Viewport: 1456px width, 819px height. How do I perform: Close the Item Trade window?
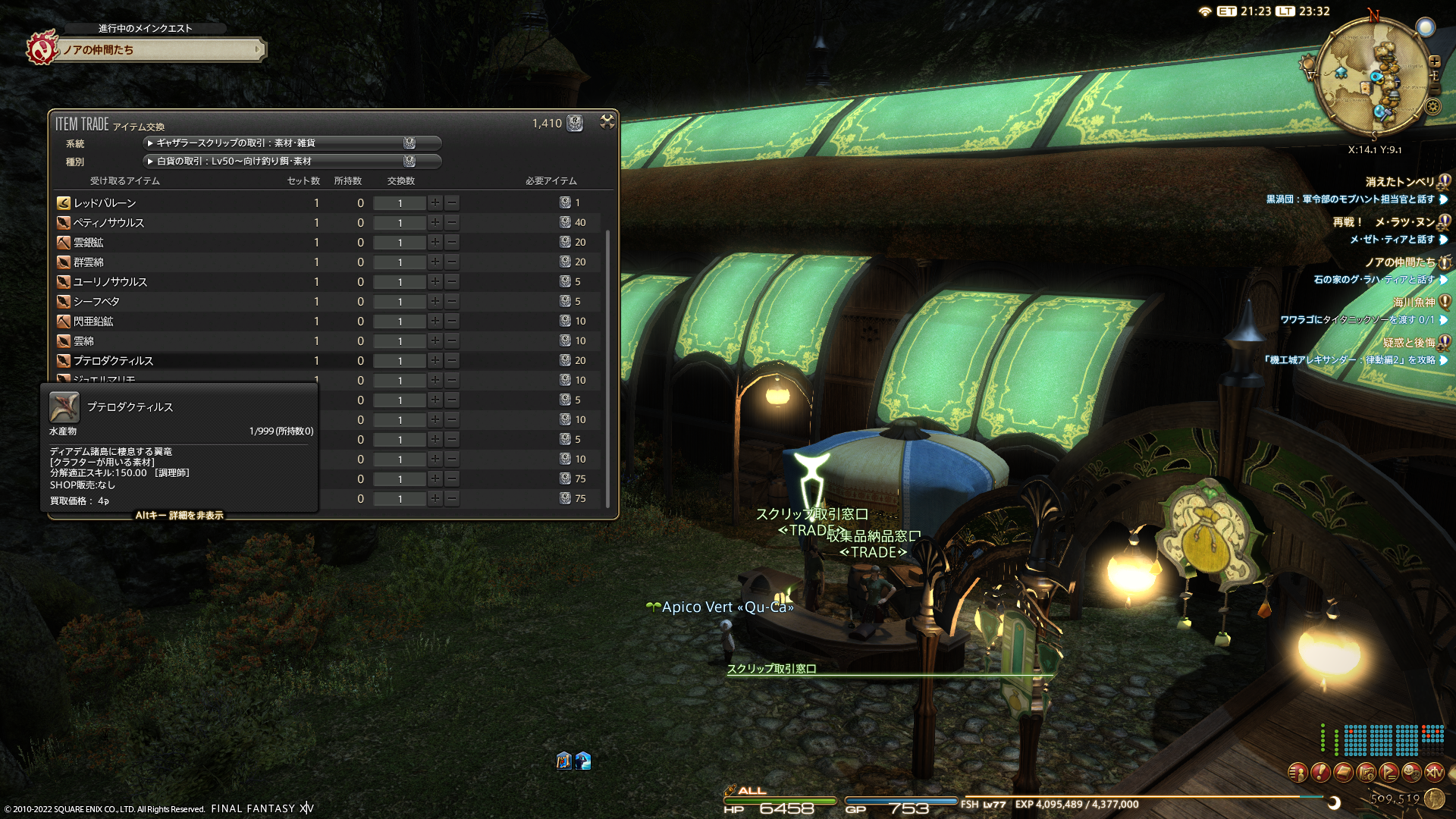coord(607,121)
